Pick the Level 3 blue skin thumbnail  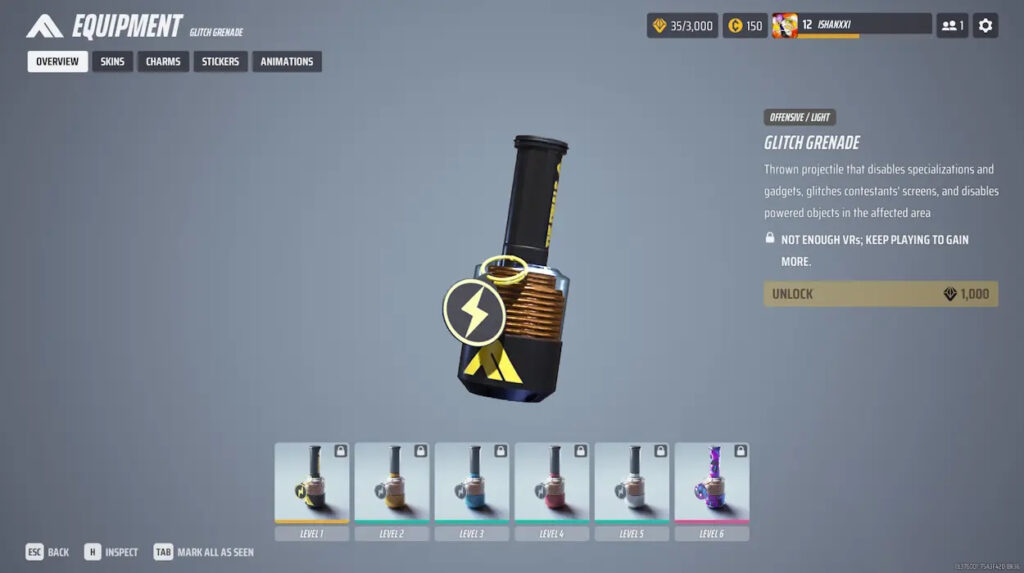point(472,483)
